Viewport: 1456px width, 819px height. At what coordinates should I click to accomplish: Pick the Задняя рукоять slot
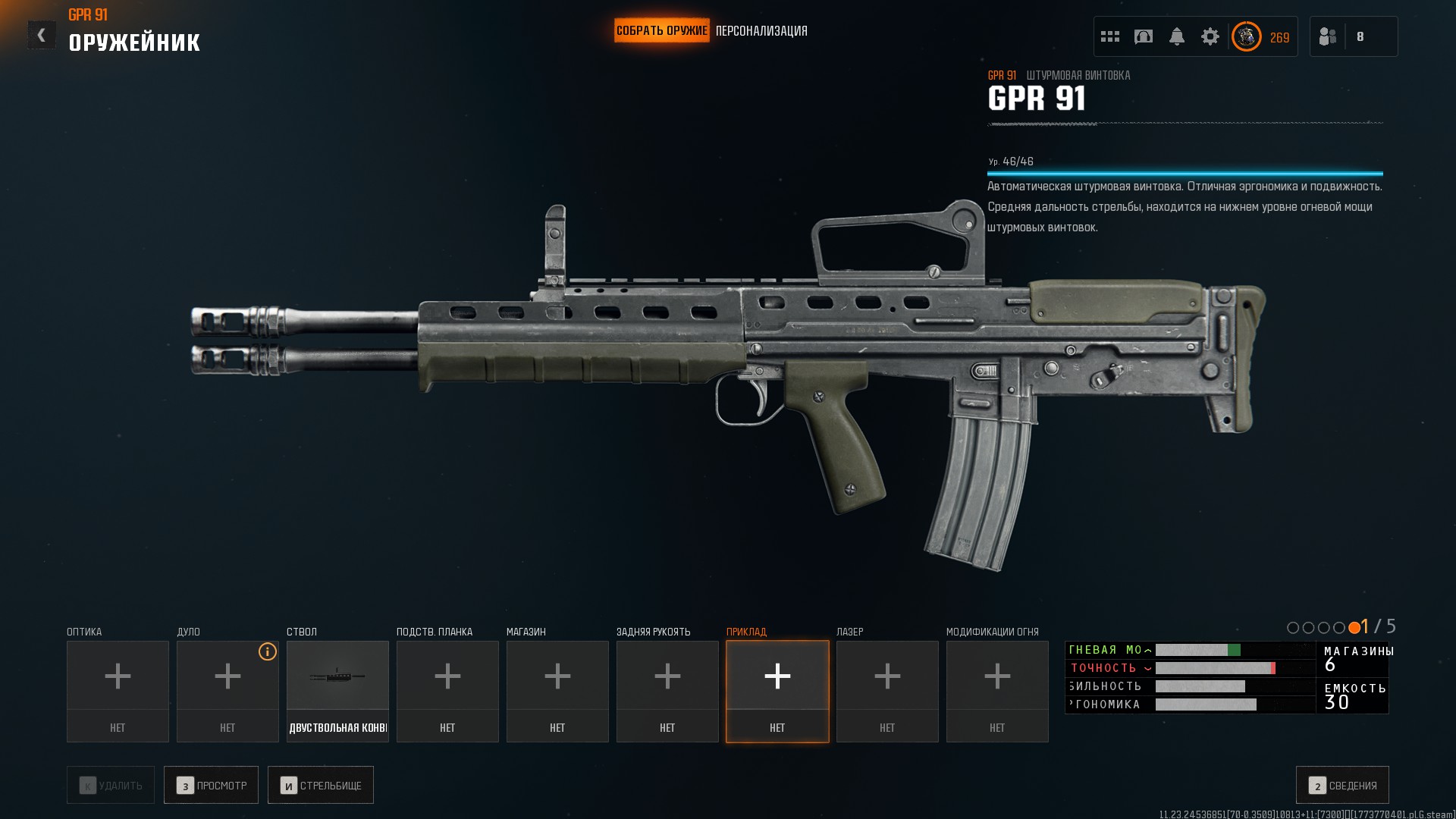pos(667,691)
